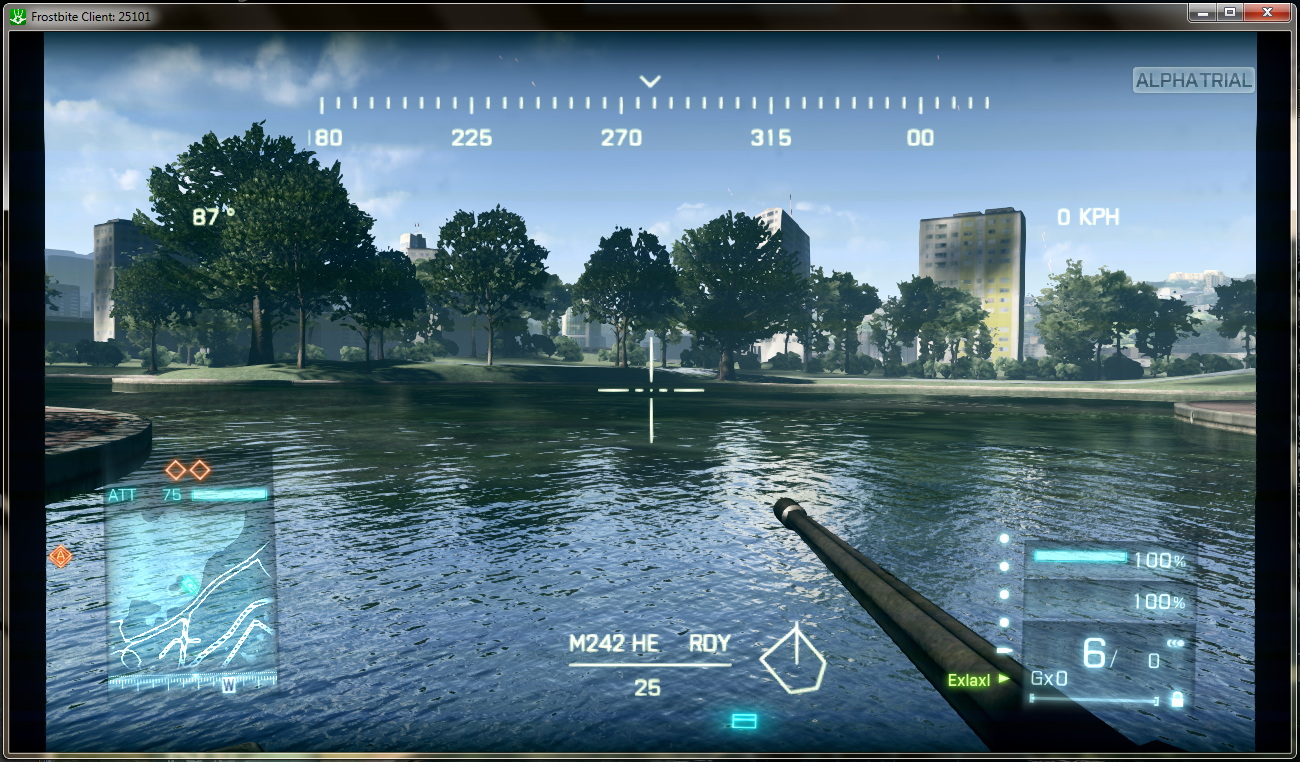Select the orange objective A marker
The image size is (1300, 762).
click(x=61, y=556)
